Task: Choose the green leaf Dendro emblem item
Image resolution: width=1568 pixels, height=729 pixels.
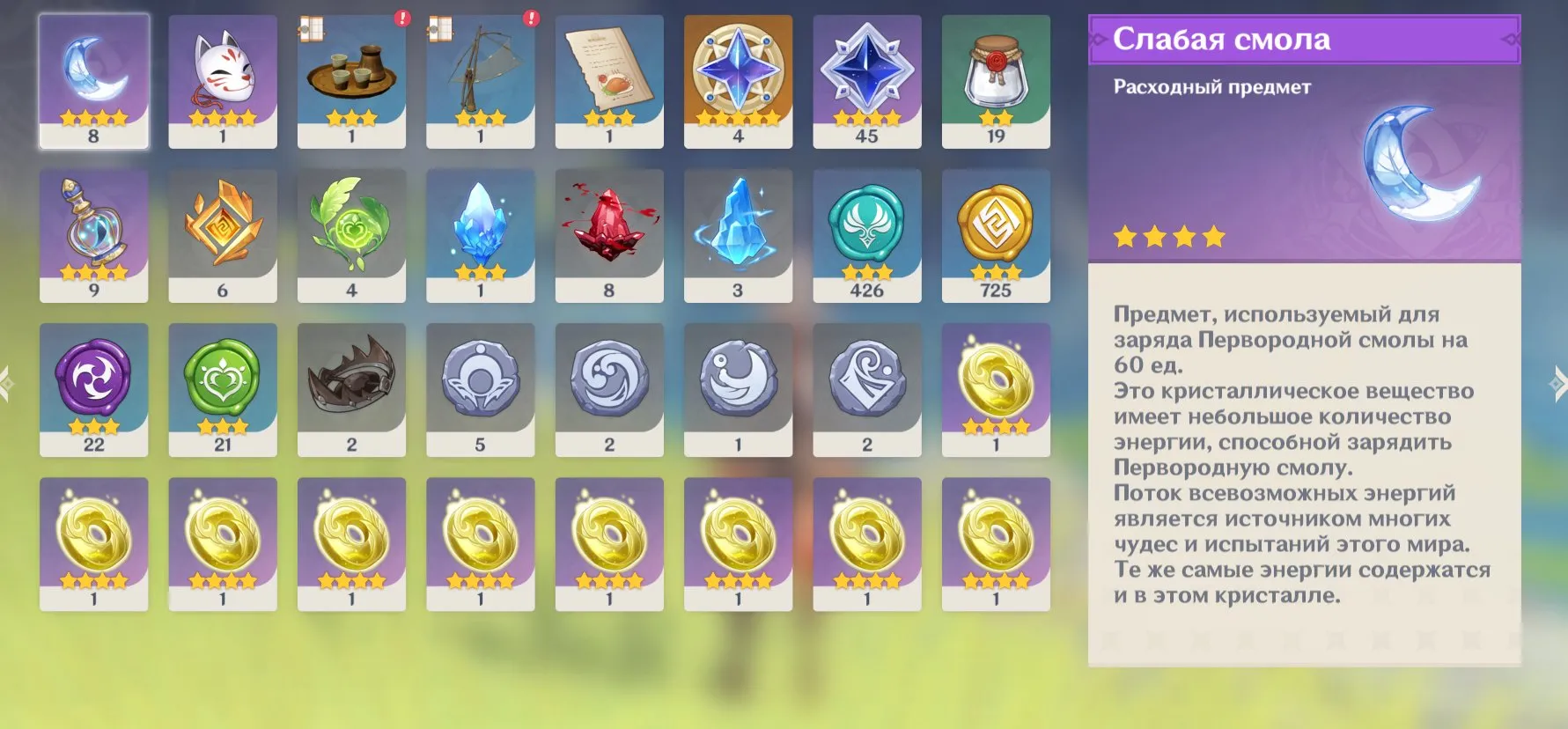Action: (x=351, y=235)
